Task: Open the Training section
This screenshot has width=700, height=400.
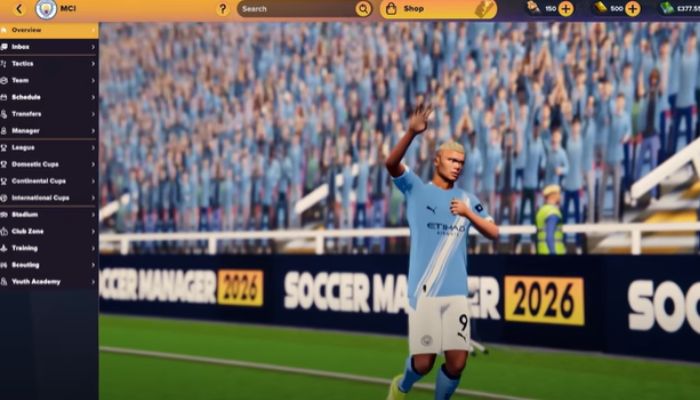Action: pyautogui.click(x=48, y=248)
